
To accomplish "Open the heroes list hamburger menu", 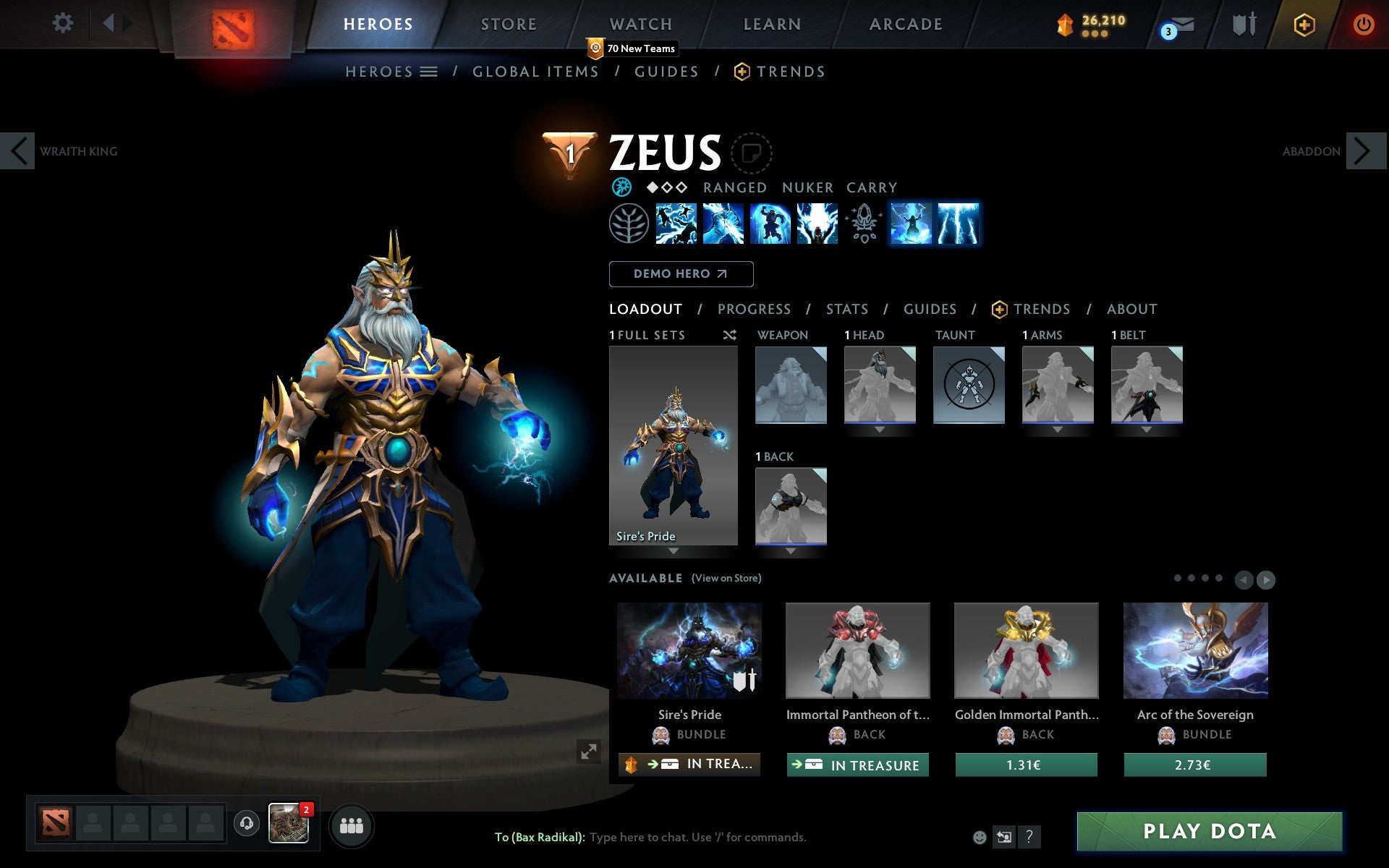I will tap(429, 71).
